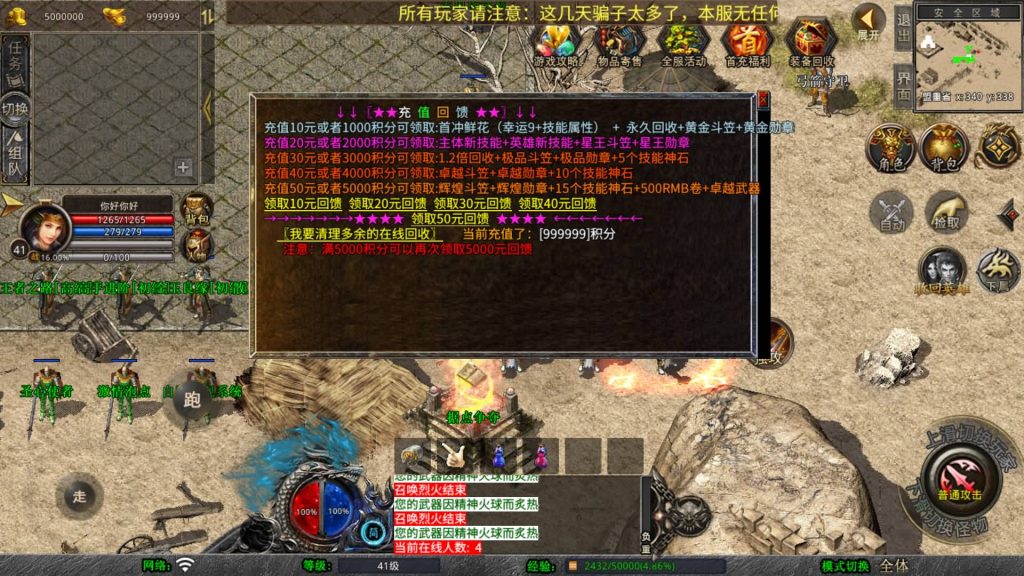Viewport: 1024px width, 576px height.
Task: Open the 装备回收 equipment recycle chest
Action: [811, 43]
